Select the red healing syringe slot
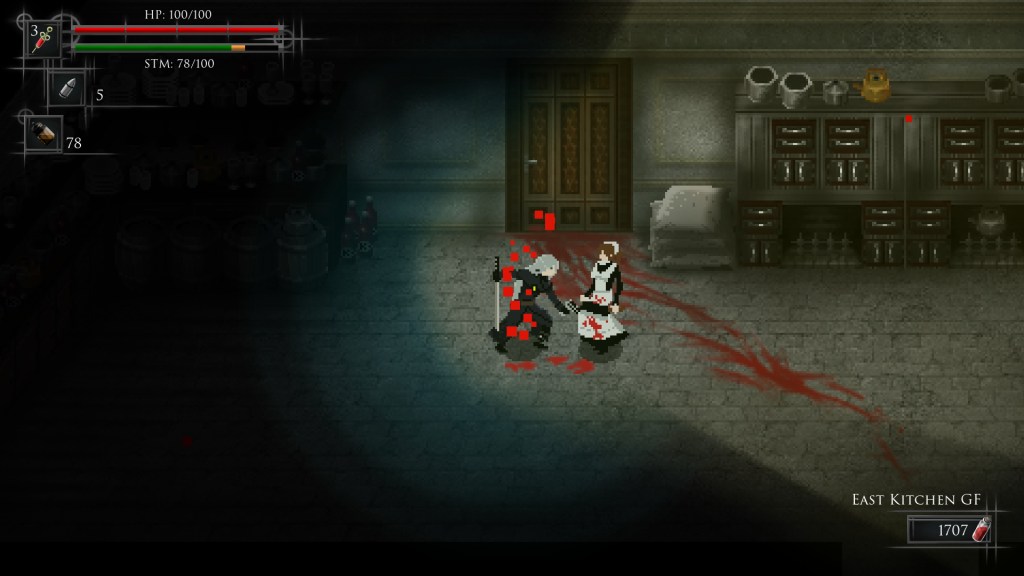 tap(43, 39)
